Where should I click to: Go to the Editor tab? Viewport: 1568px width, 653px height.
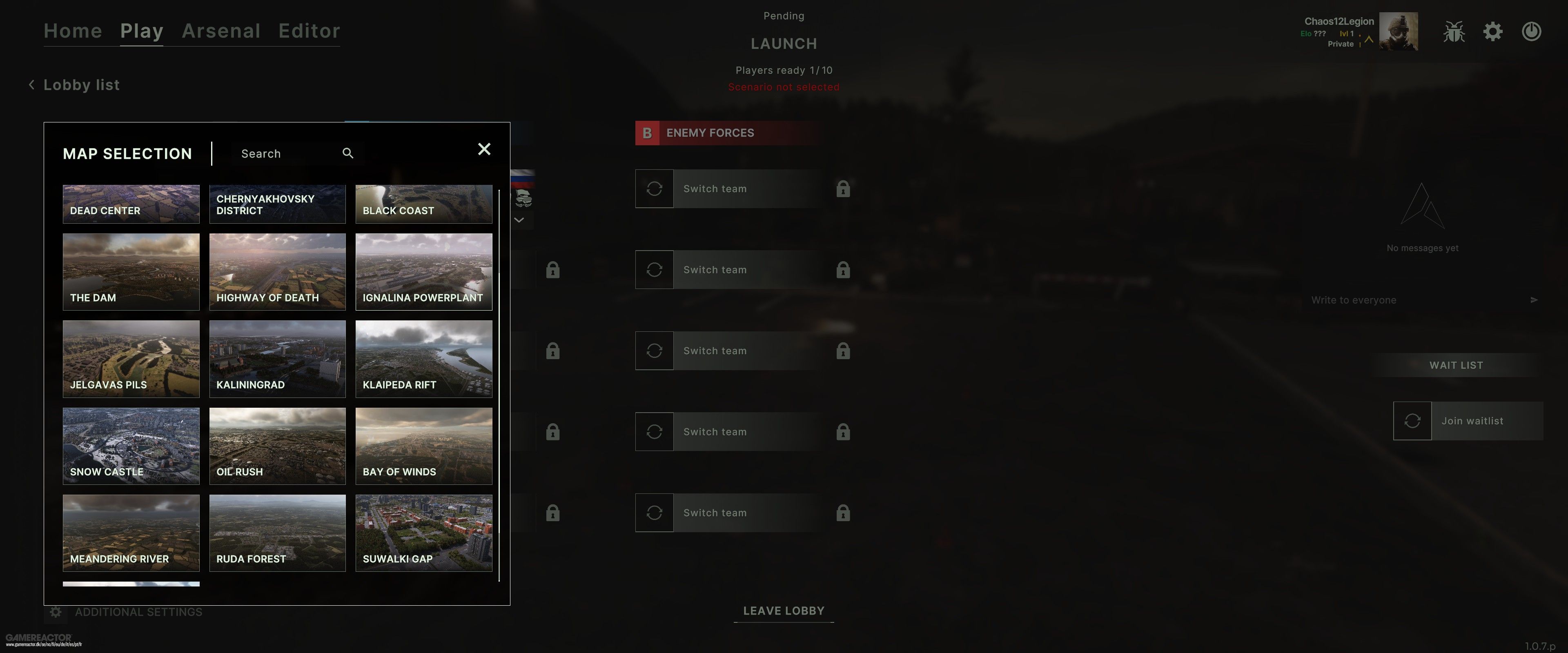pos(309,31)
